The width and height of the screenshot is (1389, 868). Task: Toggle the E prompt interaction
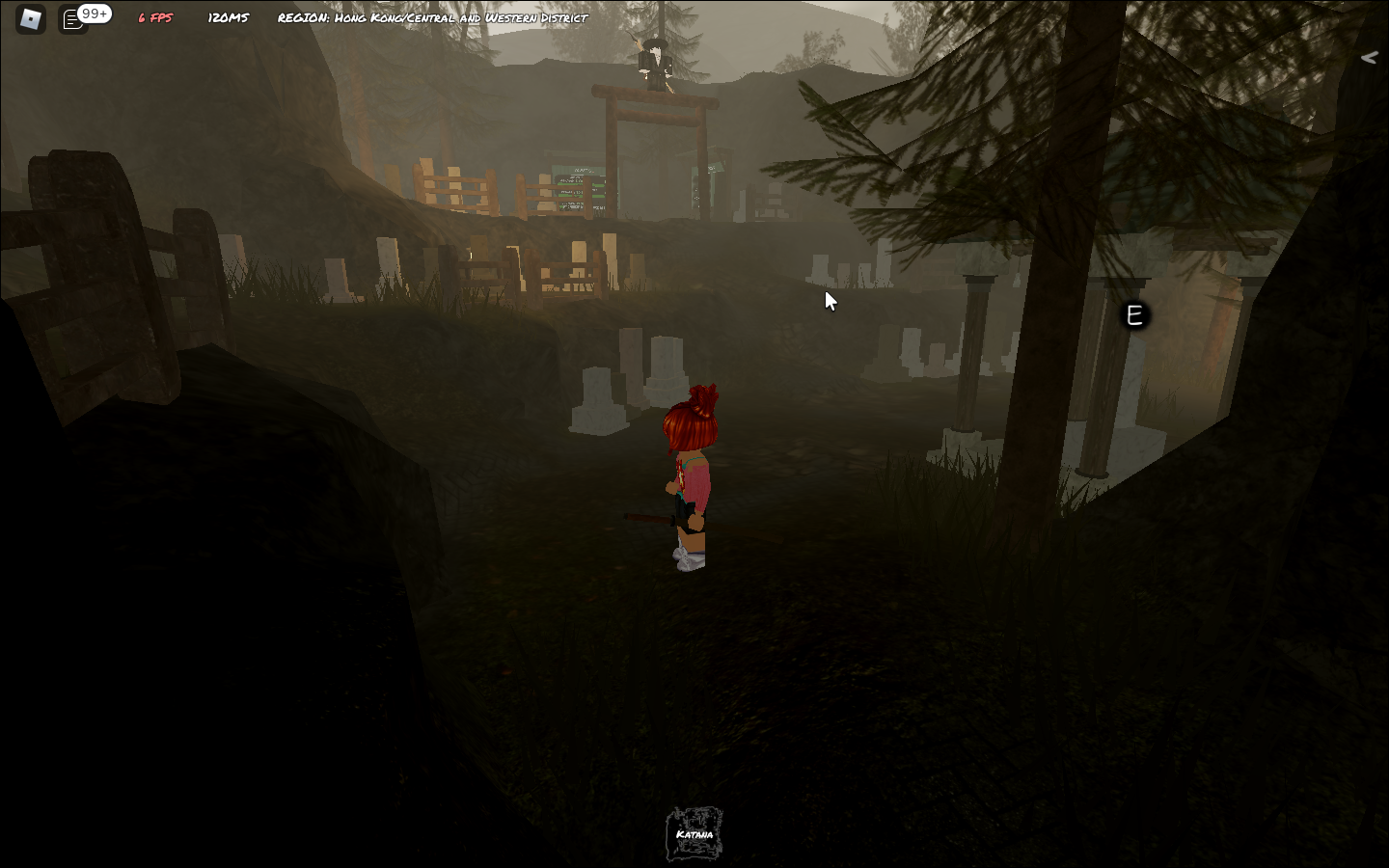pyautogui.click(x=1133, y=314)
